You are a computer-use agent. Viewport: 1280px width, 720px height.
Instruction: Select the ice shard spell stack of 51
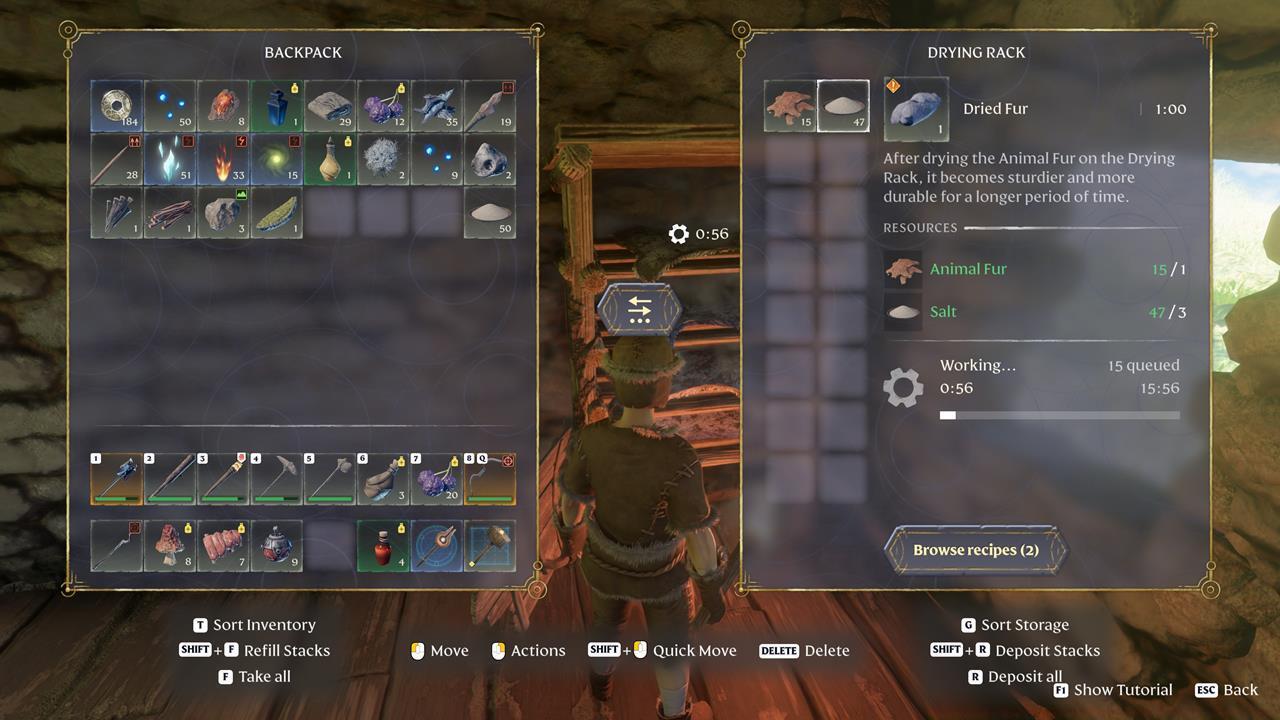click(169, 160)
